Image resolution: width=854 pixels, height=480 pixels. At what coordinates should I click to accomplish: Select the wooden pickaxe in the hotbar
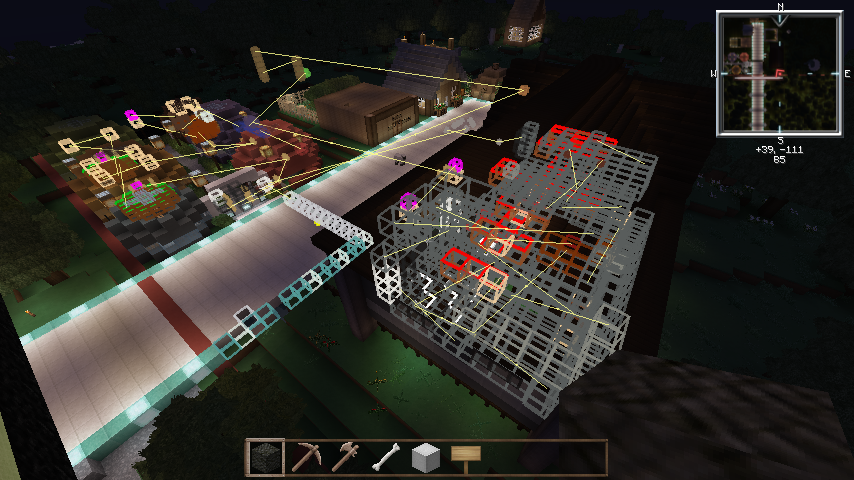tap(306, 458)
